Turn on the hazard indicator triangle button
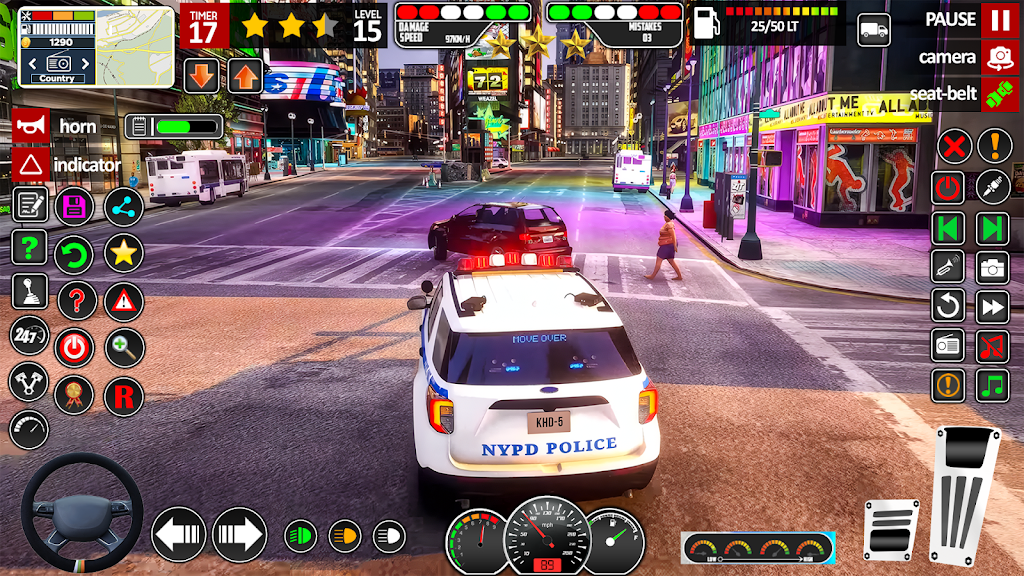Viewport: 1024px width, 576px height. (31, 164)
